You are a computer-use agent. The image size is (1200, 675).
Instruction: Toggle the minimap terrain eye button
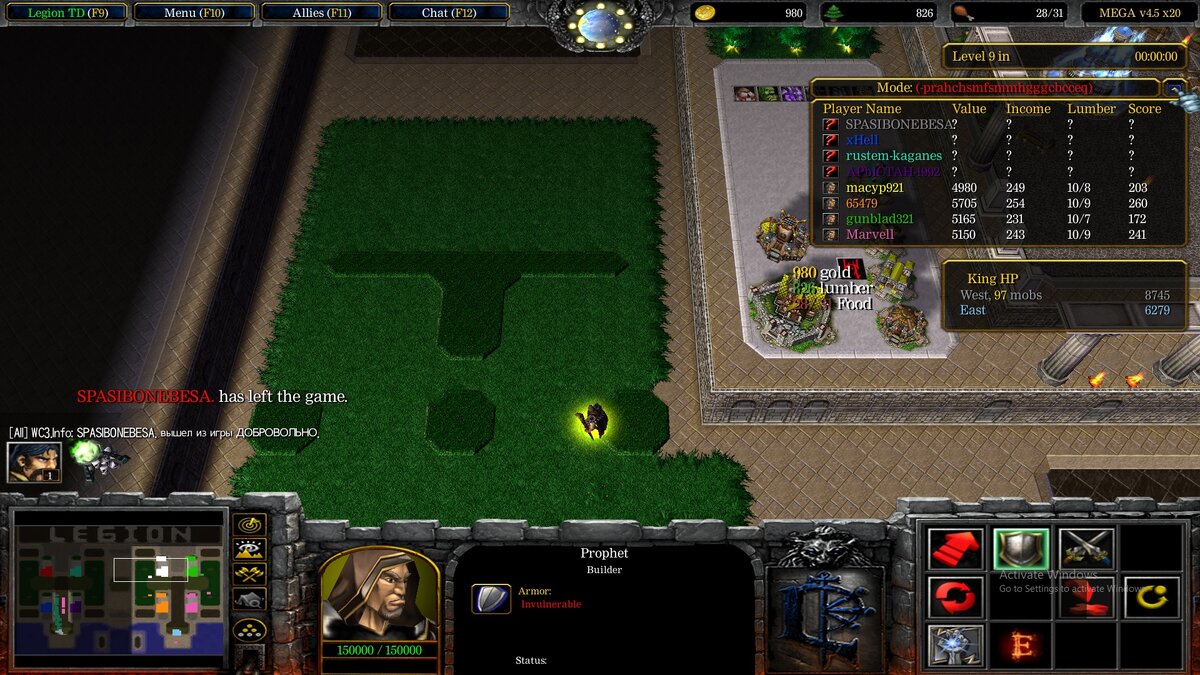click(x=249, y=549)
